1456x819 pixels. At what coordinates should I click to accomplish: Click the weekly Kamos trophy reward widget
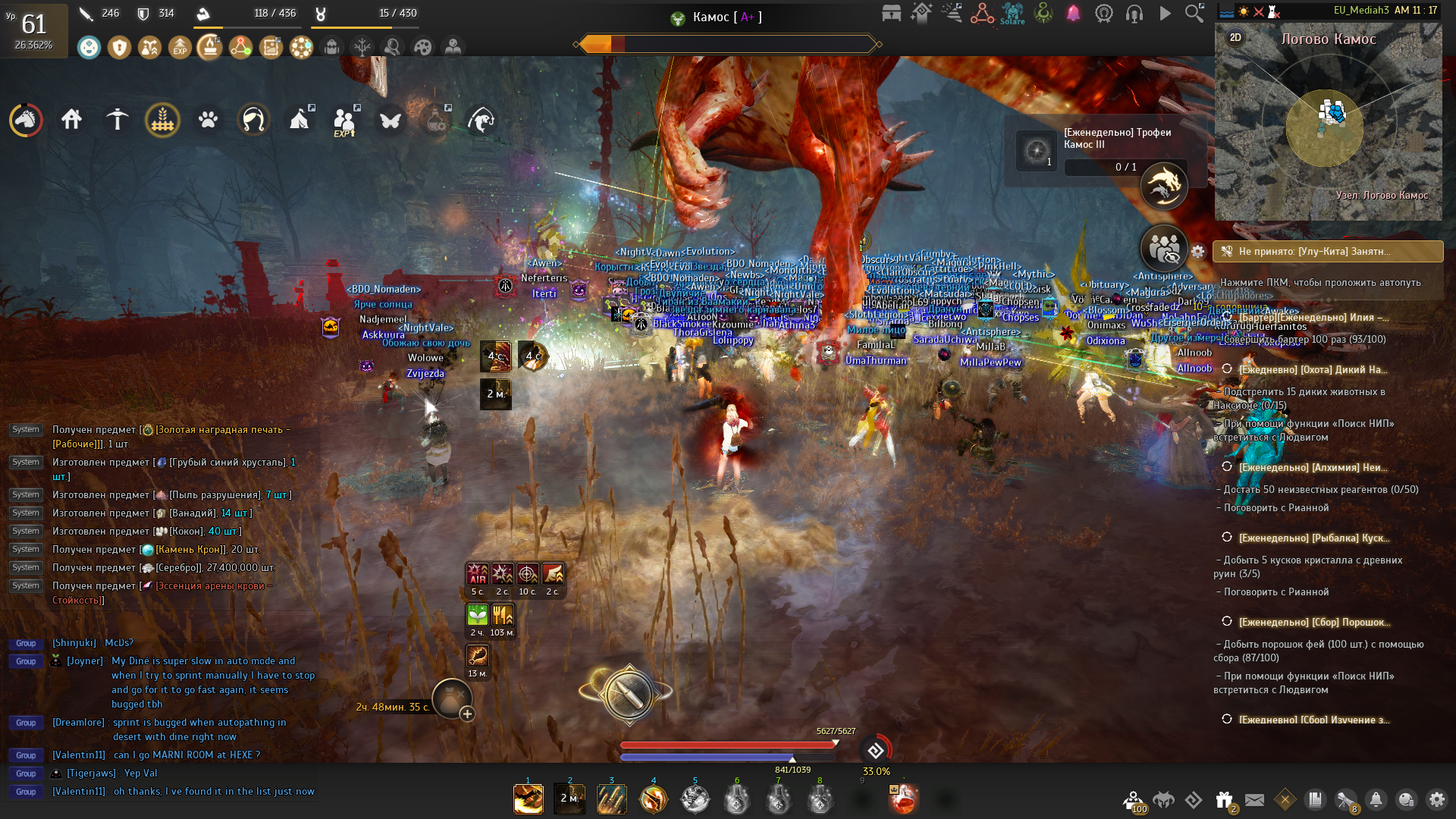[x=1100, y=150]
